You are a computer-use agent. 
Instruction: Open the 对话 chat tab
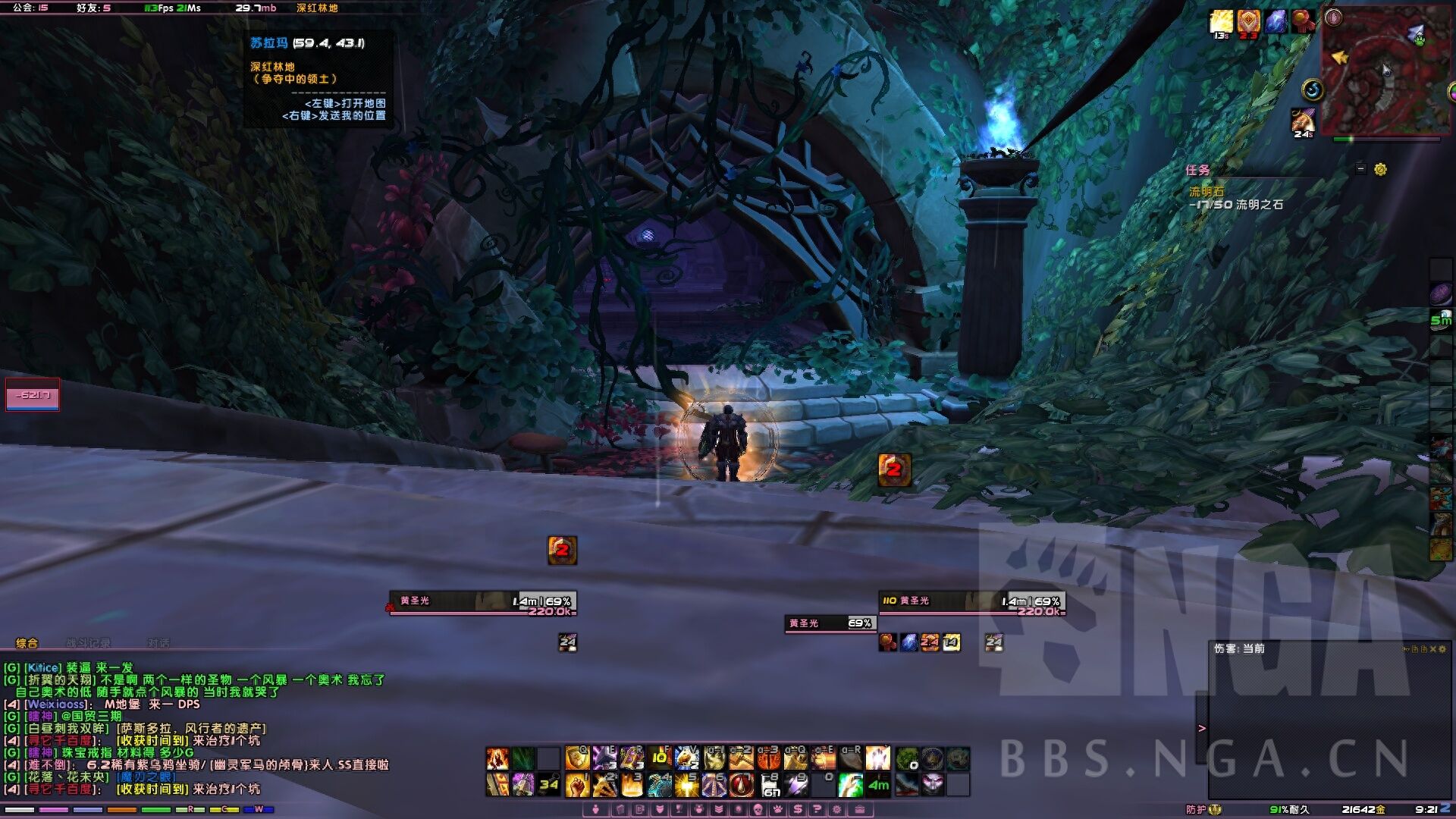pos(158,643)
